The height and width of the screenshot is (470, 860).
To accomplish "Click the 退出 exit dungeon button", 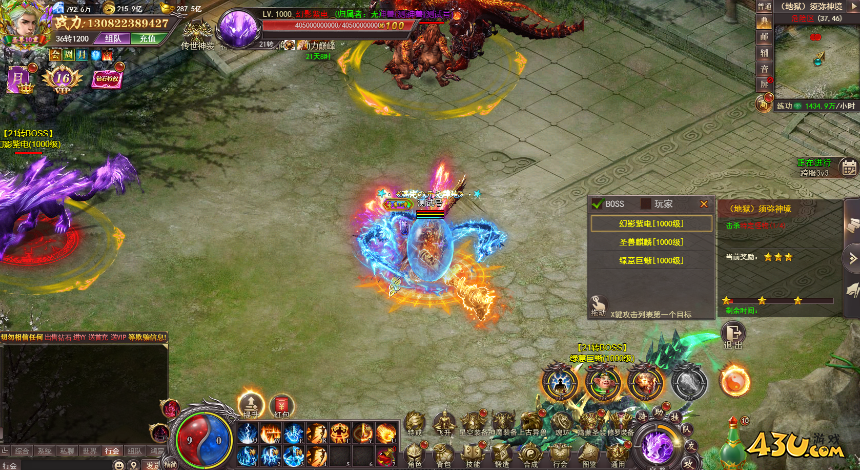I will [733, 335].
